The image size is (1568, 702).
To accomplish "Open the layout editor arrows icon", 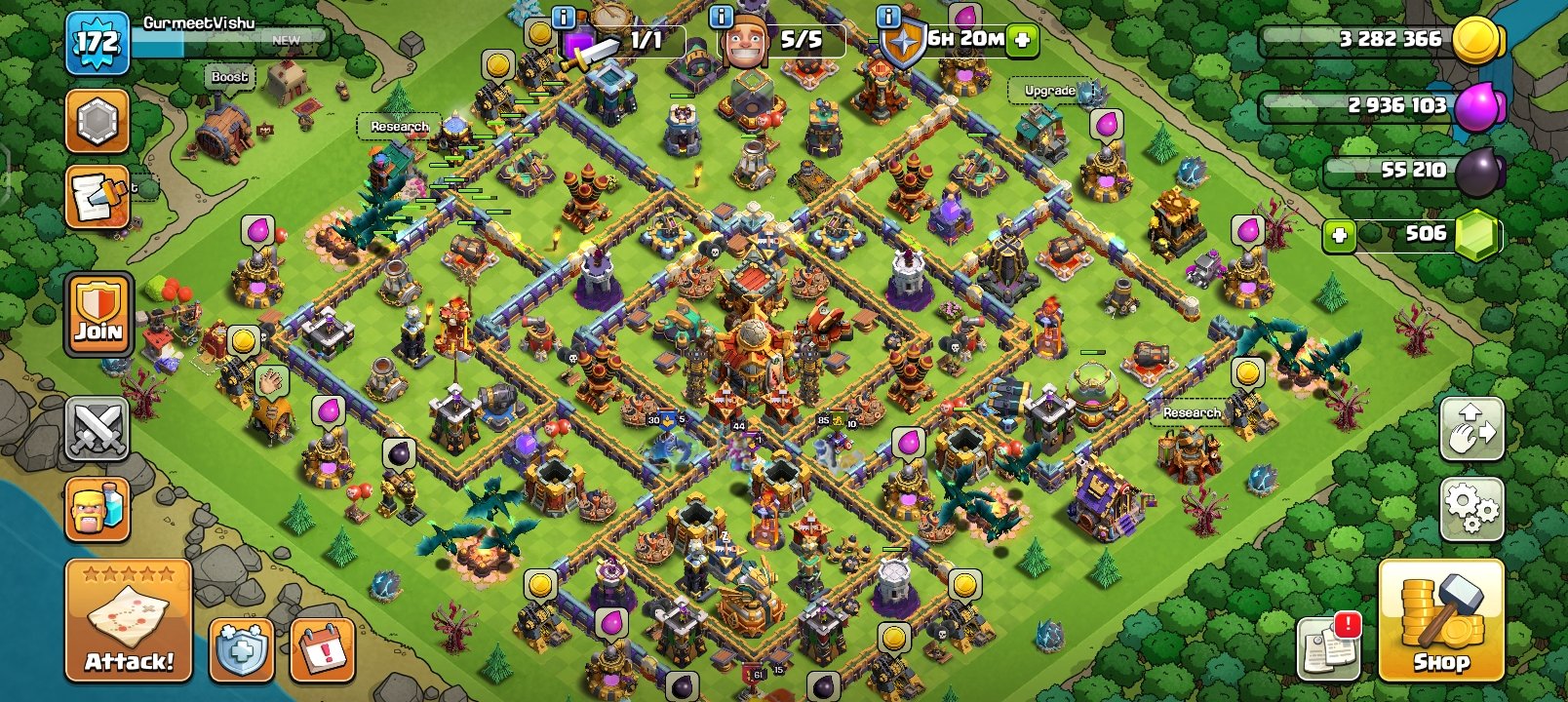I will click(1473, 429).
